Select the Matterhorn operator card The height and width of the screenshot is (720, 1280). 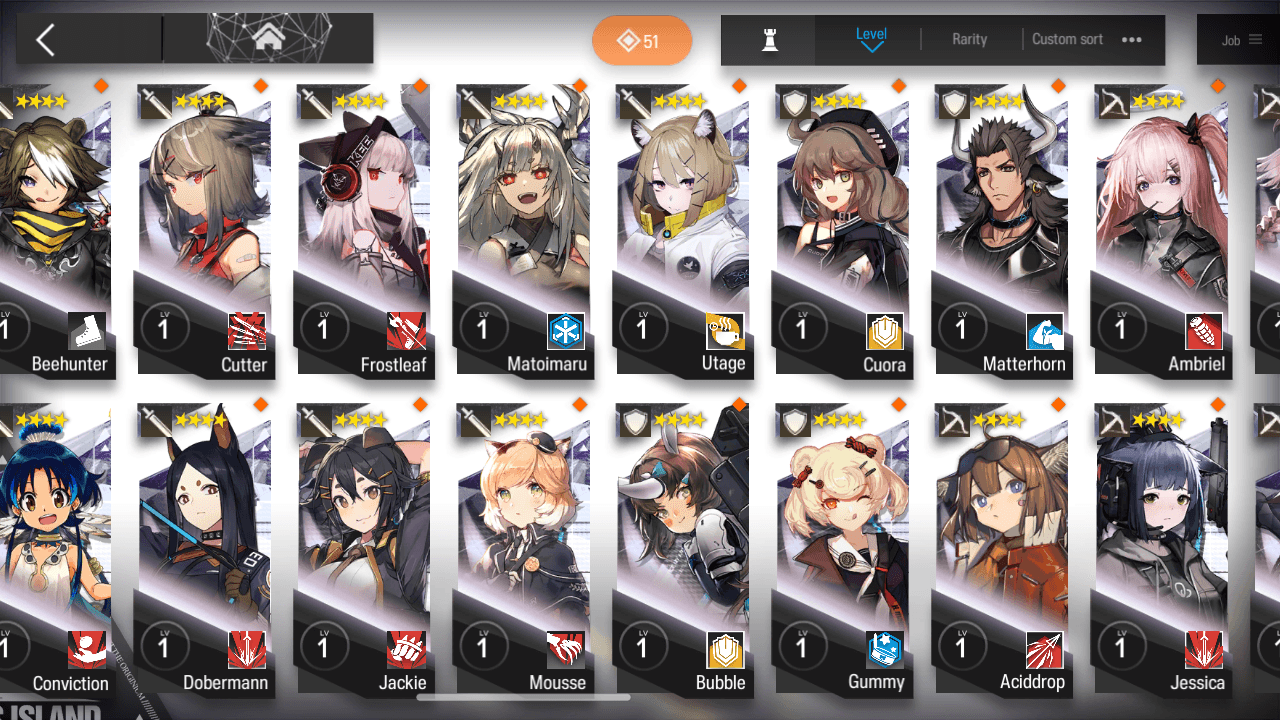(x=1001, y=230)
